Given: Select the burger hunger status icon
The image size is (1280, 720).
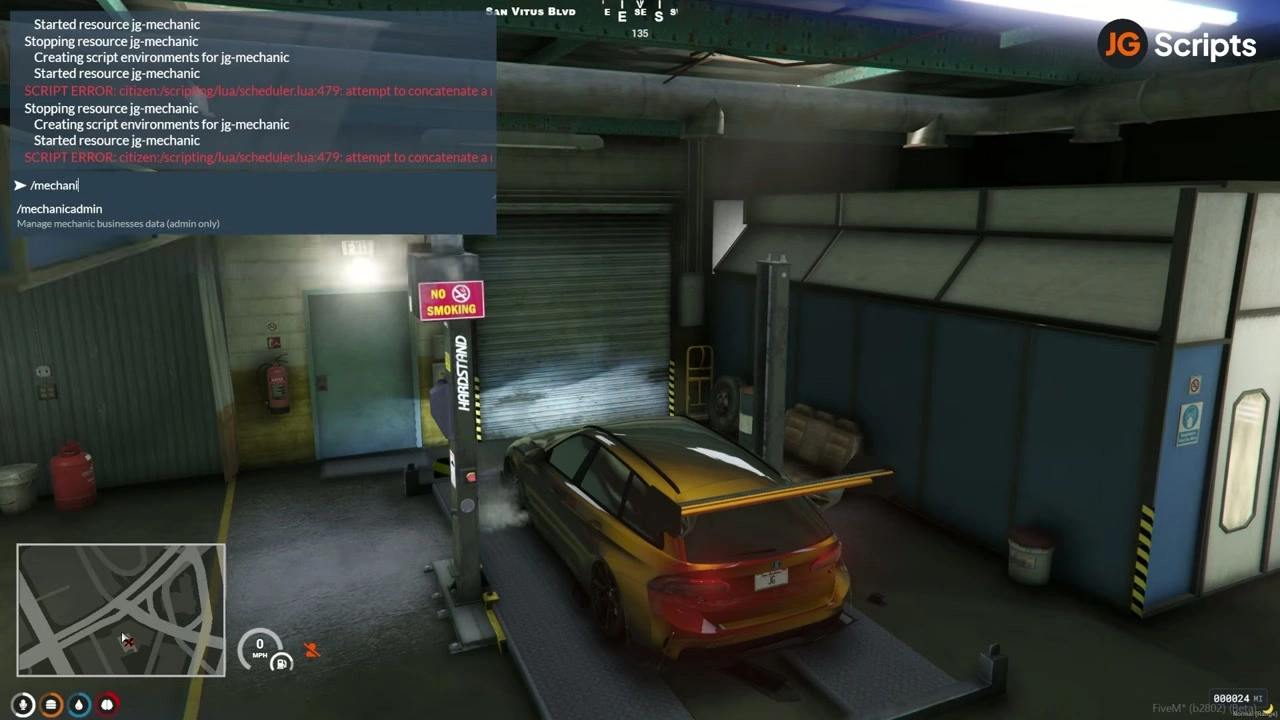Looking at the screenshot, I should pos(51,704).
